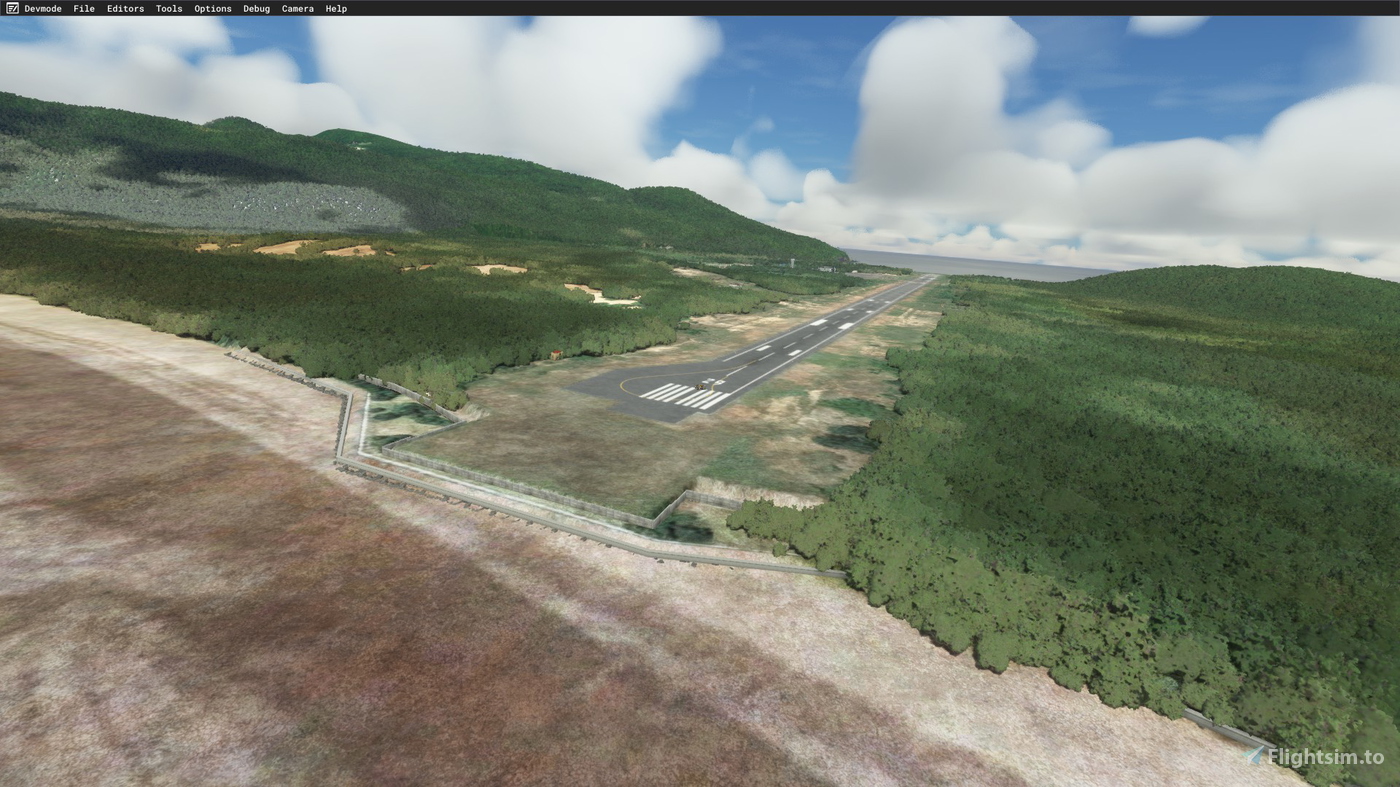Click Debug to show debug overlays
The image size is (1400, 787).
(256, 8)
